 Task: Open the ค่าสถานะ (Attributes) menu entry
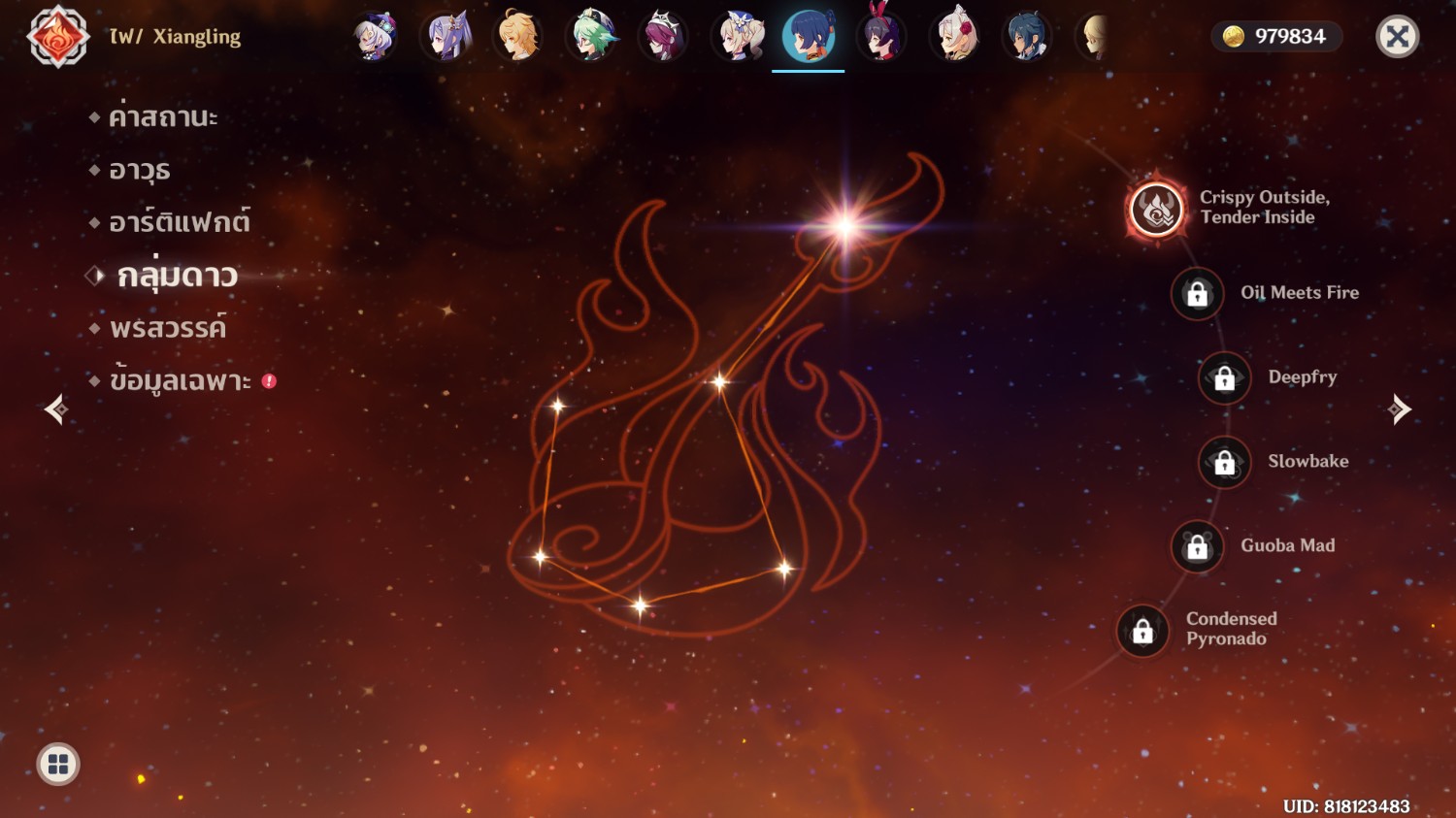162,117
